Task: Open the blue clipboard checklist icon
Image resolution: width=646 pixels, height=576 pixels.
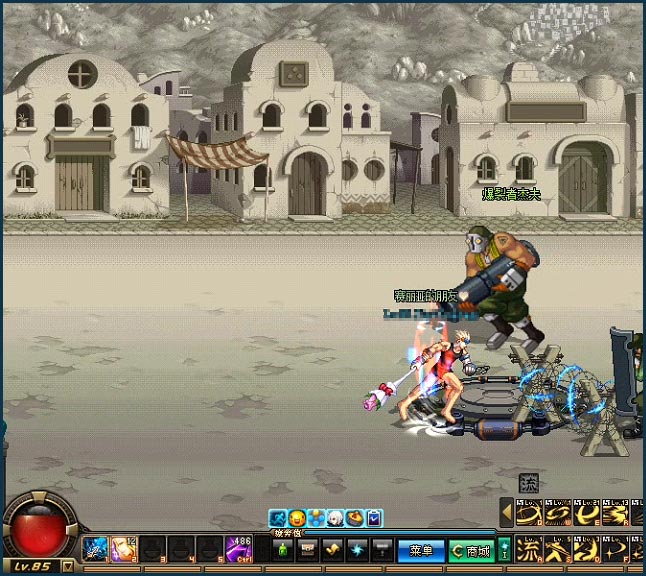Action: tap(374, 518)
